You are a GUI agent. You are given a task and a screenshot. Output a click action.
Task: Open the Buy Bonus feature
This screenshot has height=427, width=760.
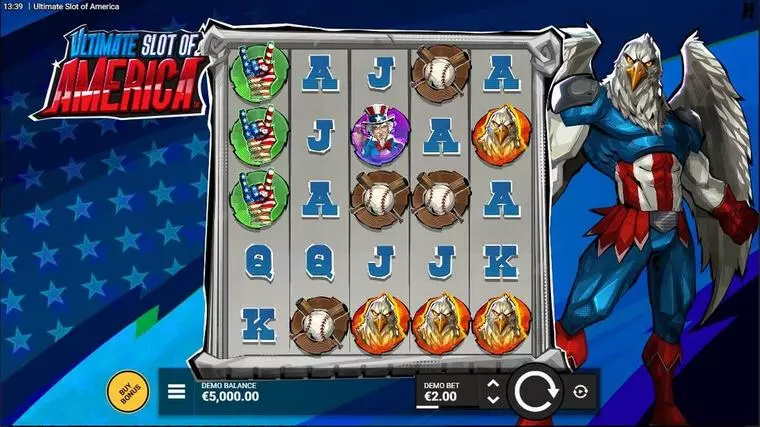tap(129, 390)
